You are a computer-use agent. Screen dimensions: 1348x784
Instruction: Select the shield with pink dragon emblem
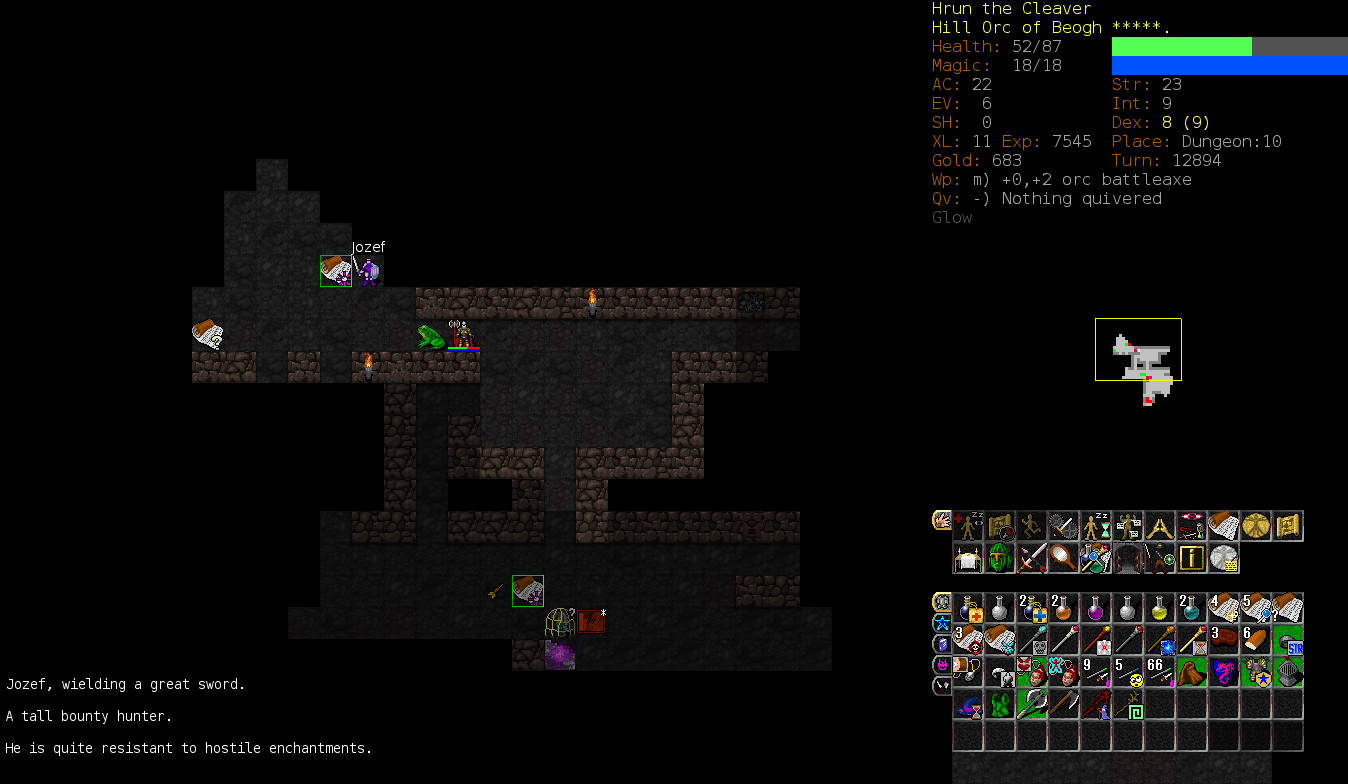click(1224, 672)
